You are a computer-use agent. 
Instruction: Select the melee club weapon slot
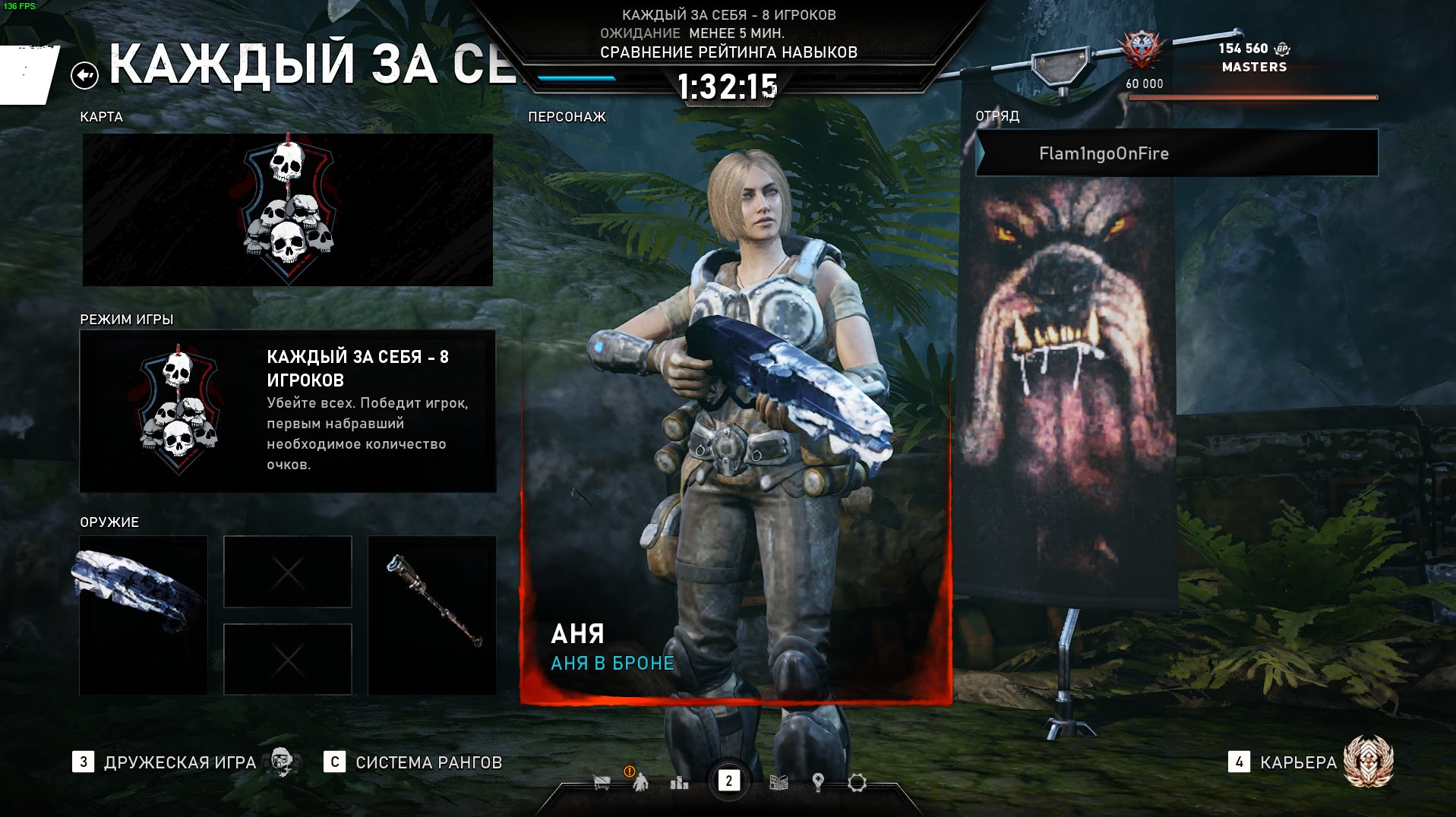click(431, 615)
